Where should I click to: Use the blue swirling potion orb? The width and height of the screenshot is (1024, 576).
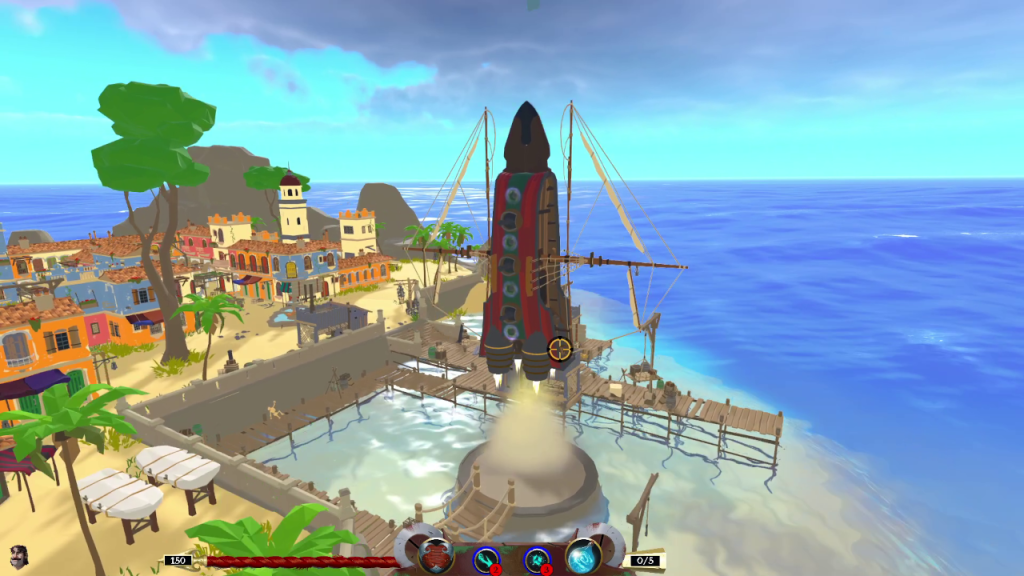[583, 556]
